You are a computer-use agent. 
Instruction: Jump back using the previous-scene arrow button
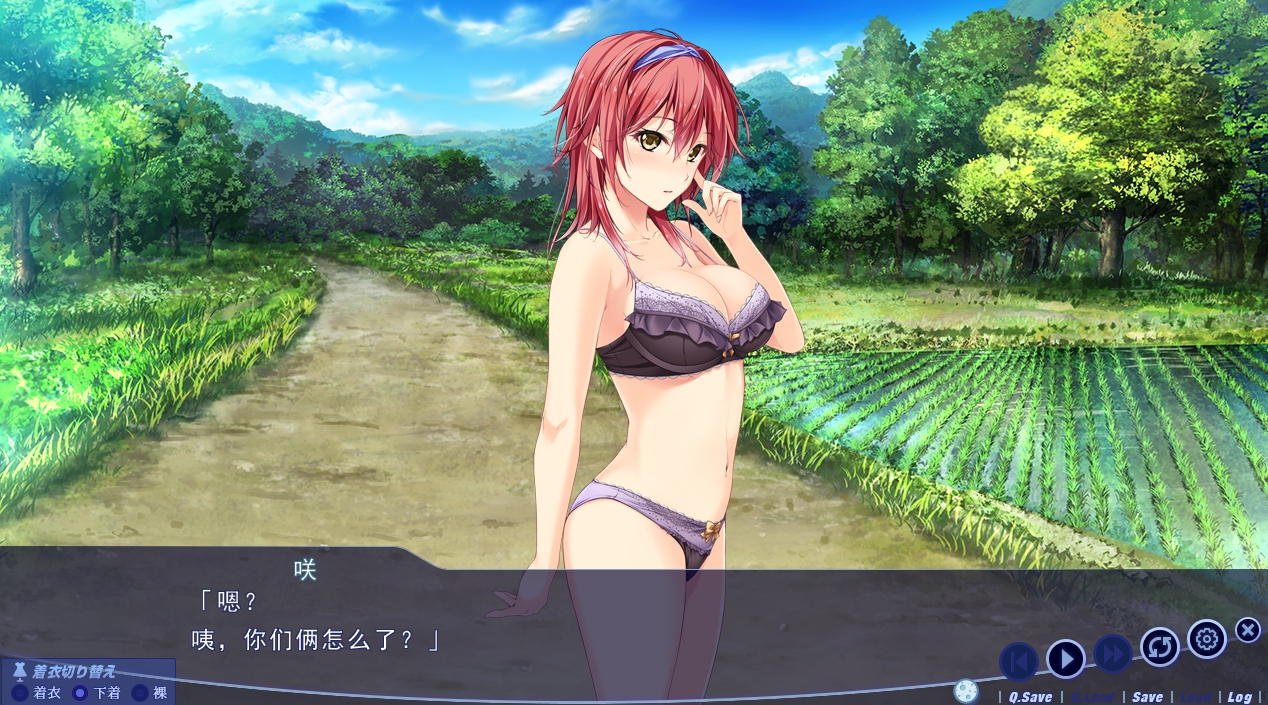(1018, 660)
